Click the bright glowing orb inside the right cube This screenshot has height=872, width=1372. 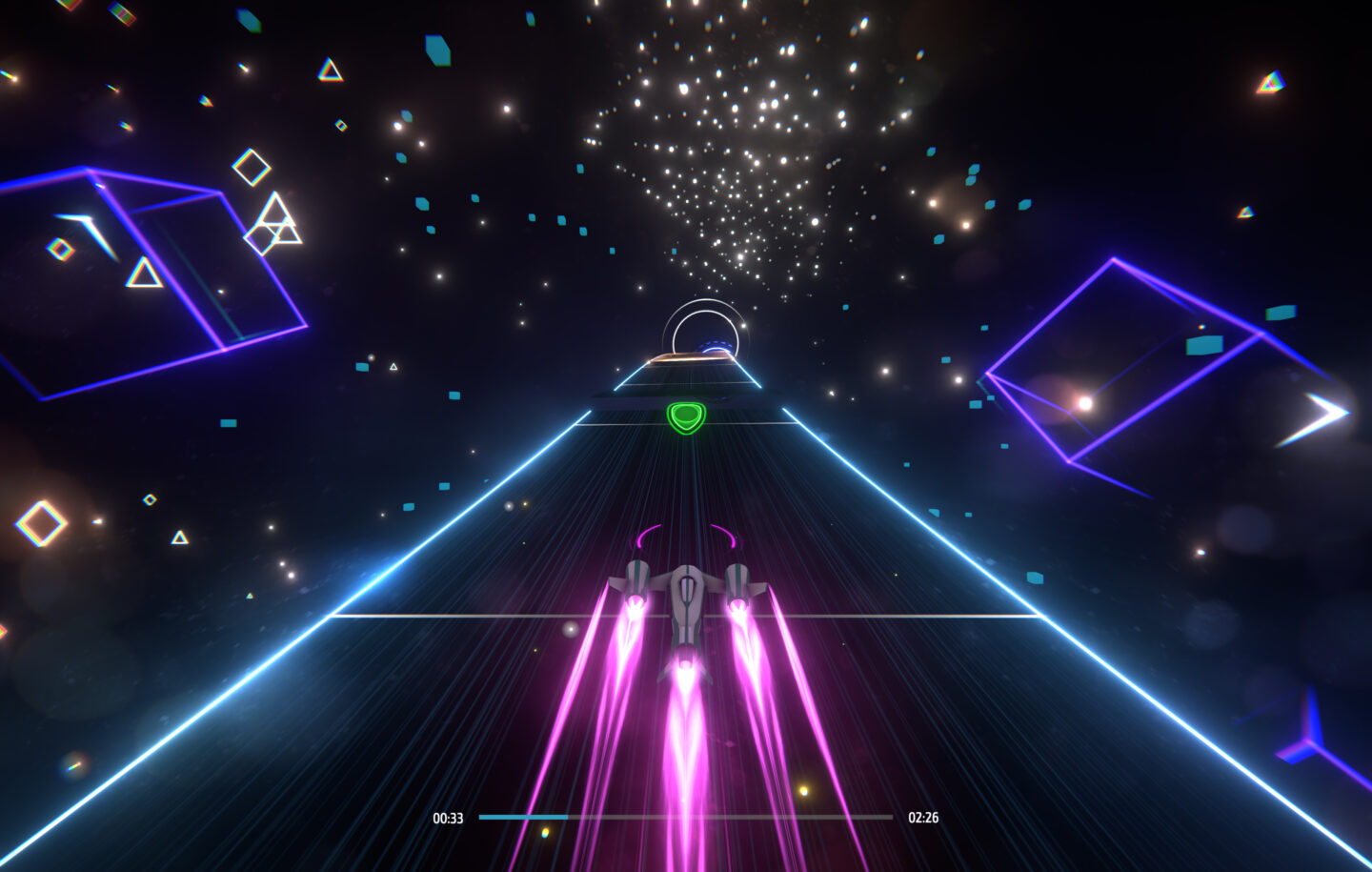(1083, 404)
